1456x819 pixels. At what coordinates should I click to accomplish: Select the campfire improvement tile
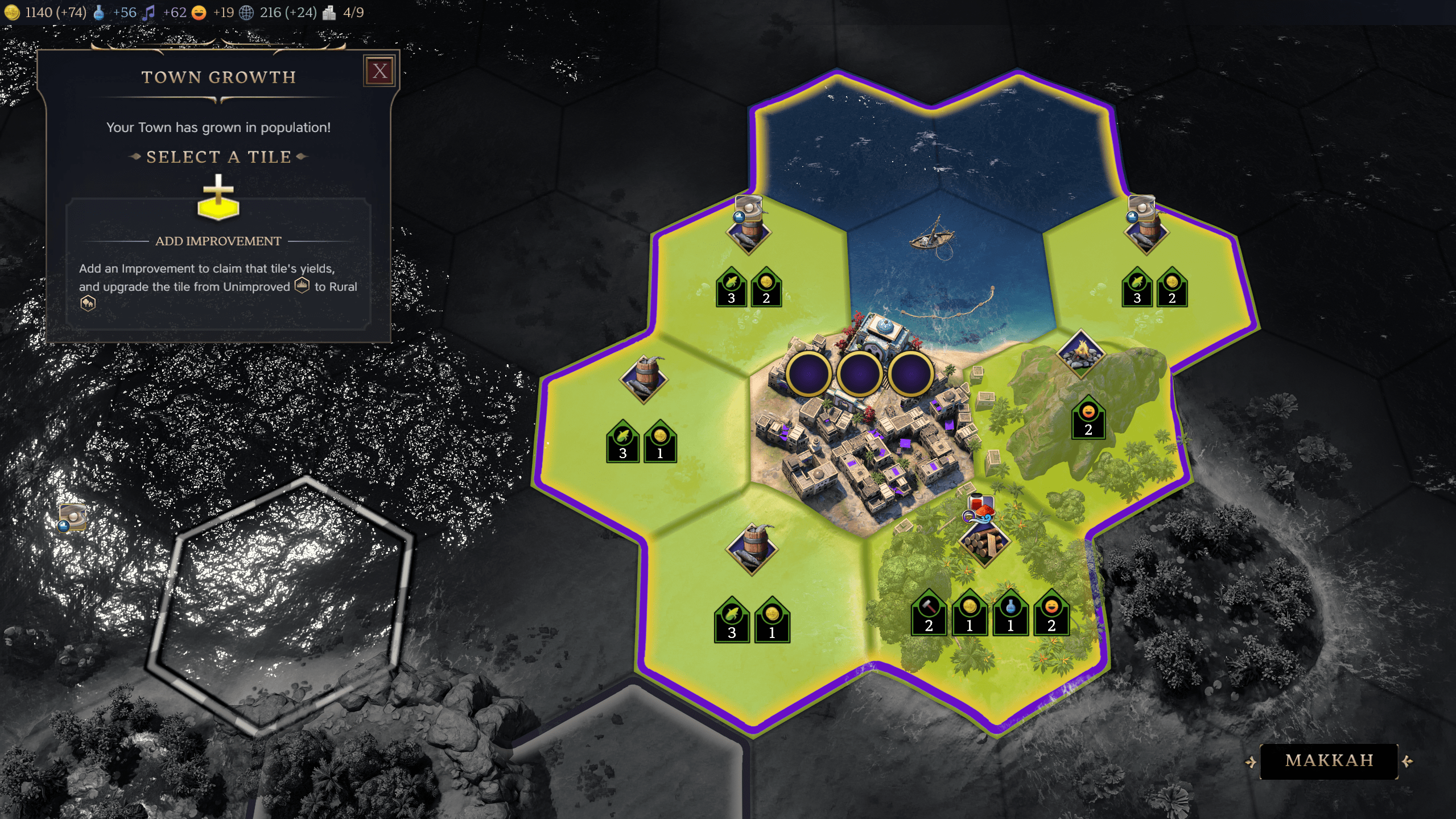(x=1080, y=353)
